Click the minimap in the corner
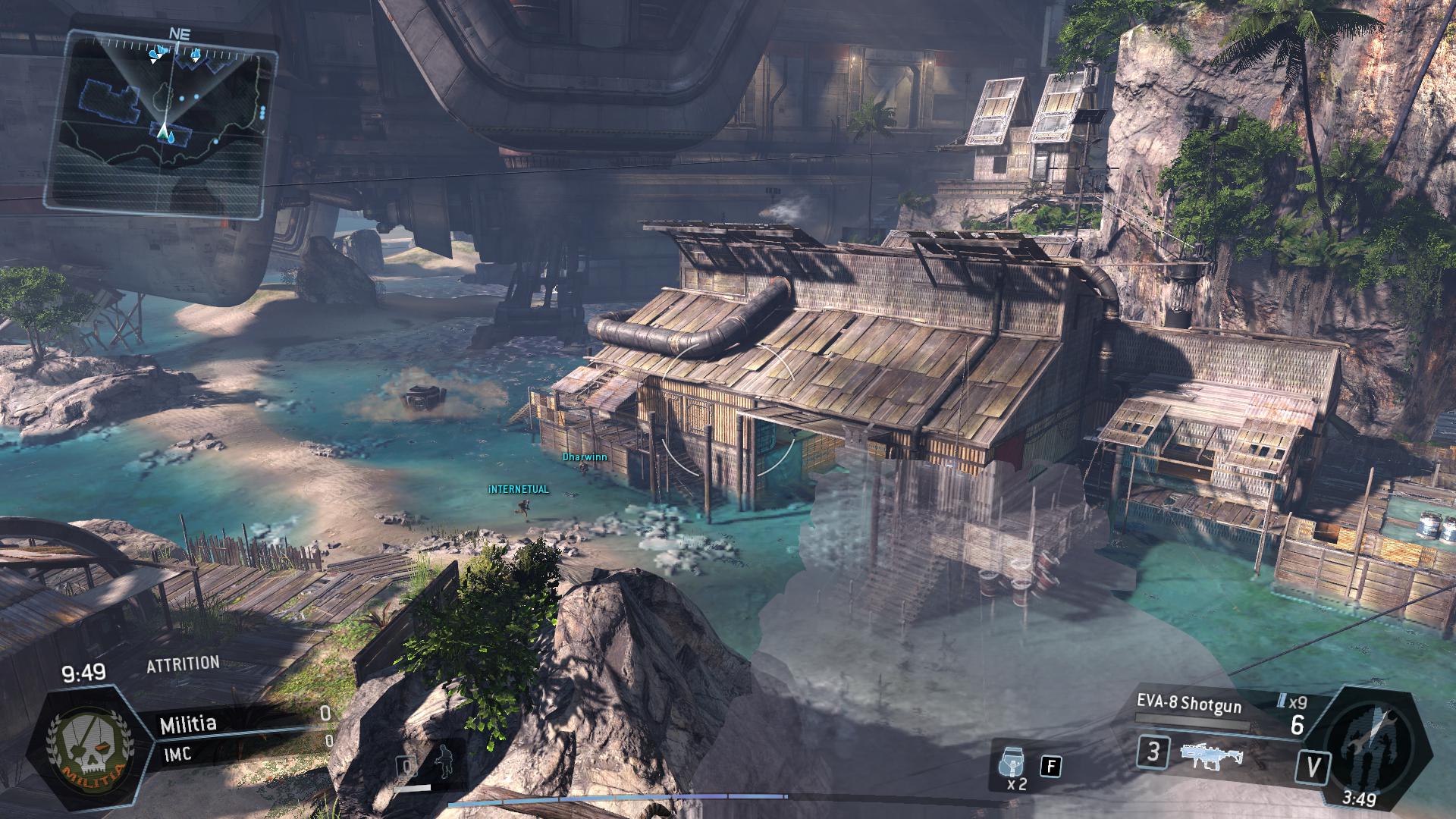 (161, 119)
